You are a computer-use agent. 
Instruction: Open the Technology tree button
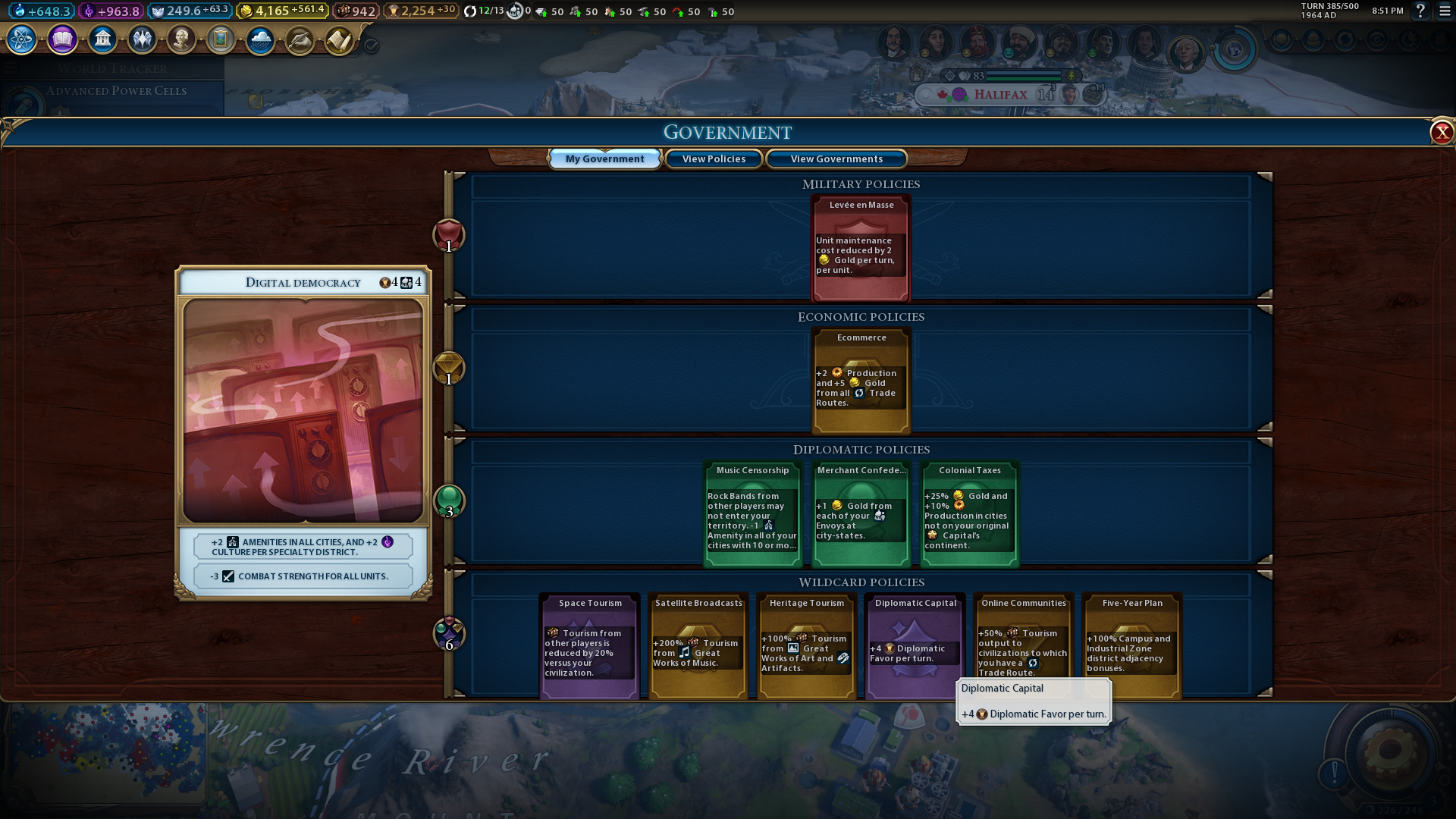point(22,39)
